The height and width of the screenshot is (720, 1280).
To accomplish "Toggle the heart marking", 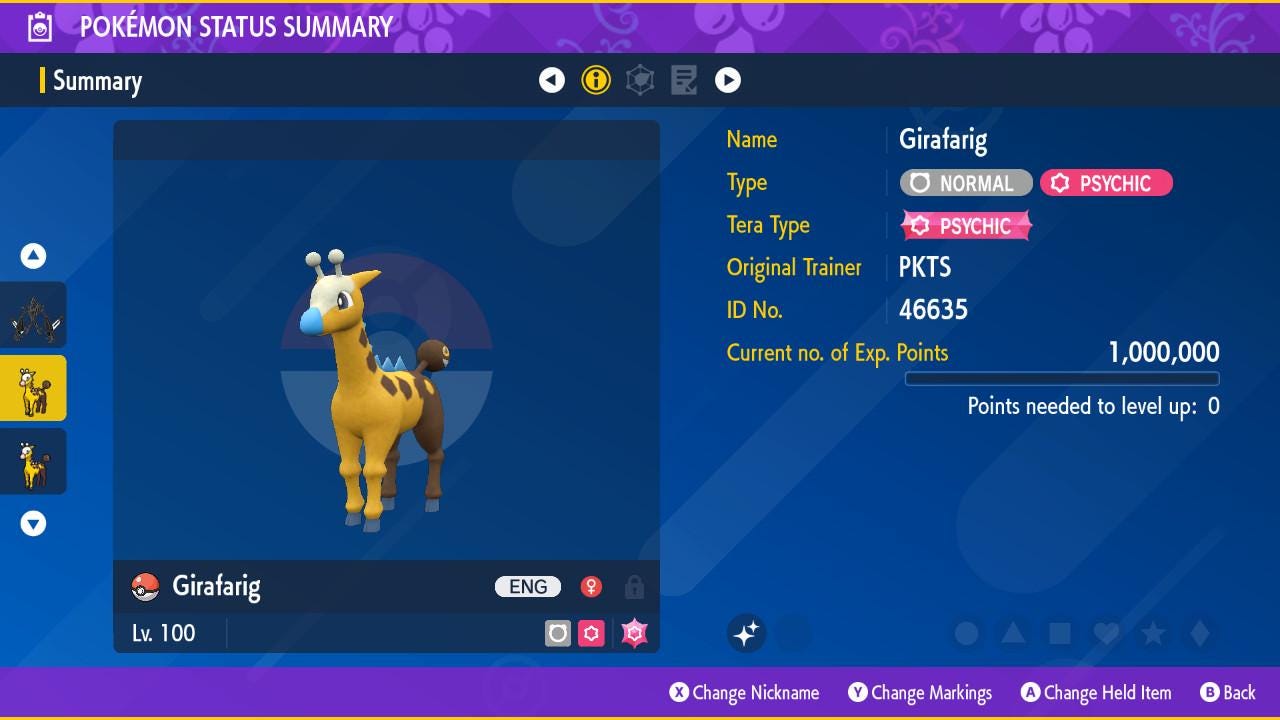I will [1106, 633].
